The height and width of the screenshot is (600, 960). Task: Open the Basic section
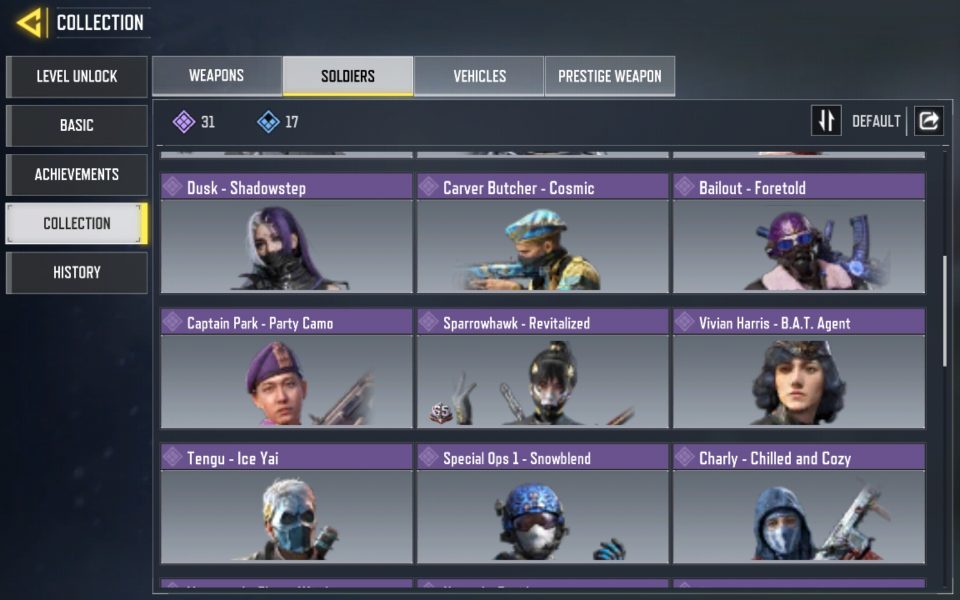coord(77,125)
